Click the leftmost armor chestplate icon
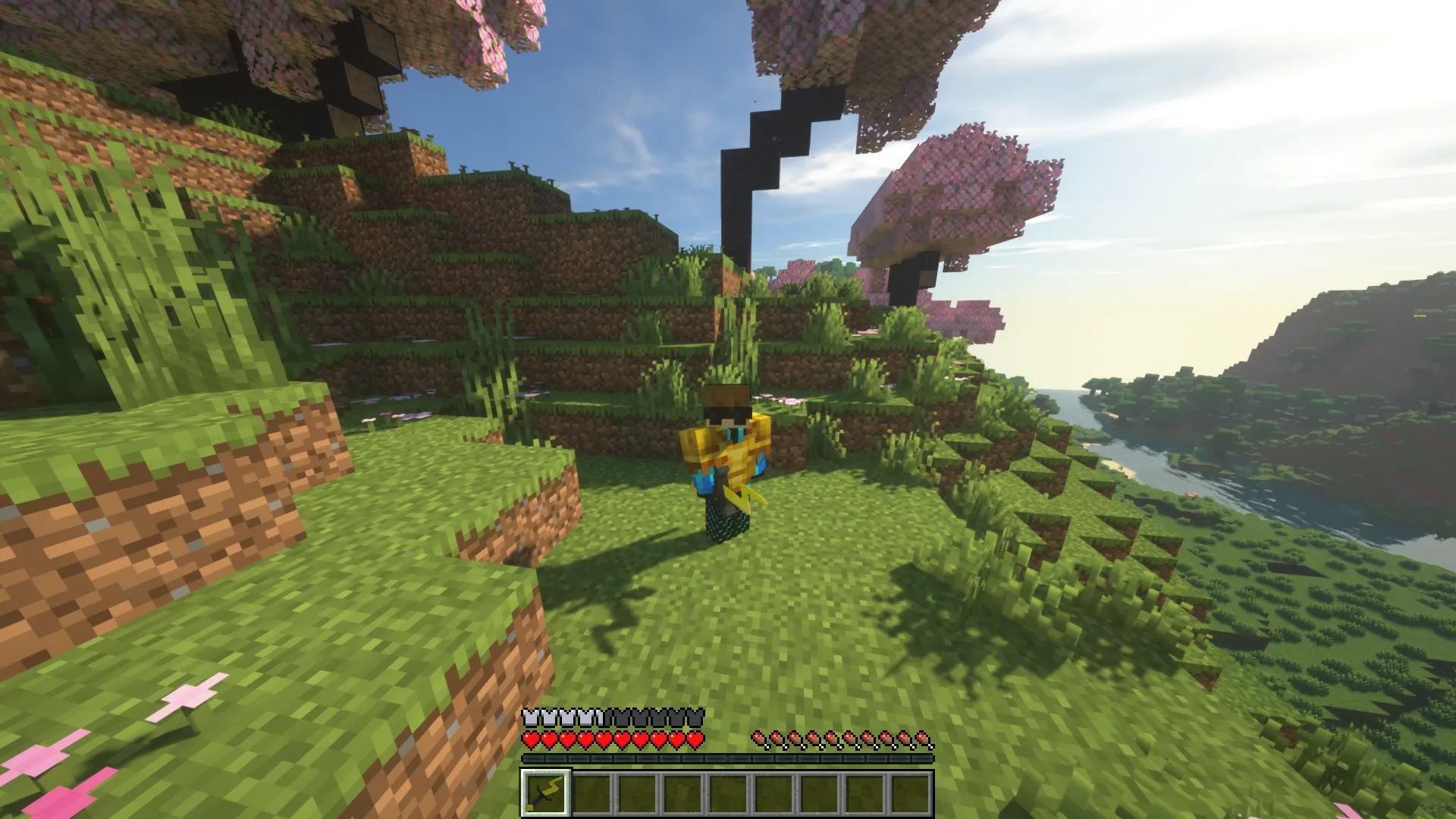This screenshot has height=819, width=1456. [x=529, y=717]
